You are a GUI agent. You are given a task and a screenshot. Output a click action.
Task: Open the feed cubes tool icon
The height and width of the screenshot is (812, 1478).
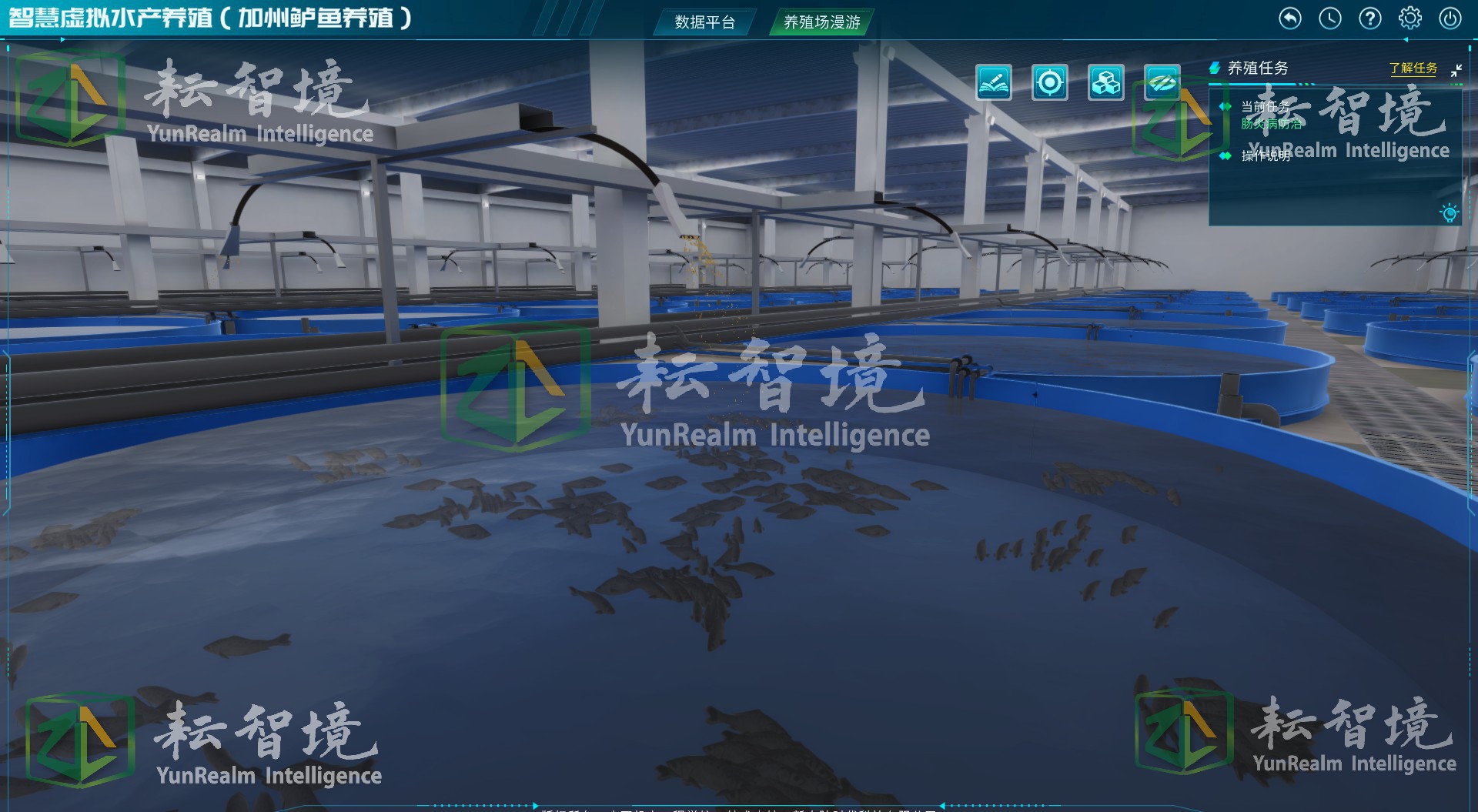pos(1107,82)
